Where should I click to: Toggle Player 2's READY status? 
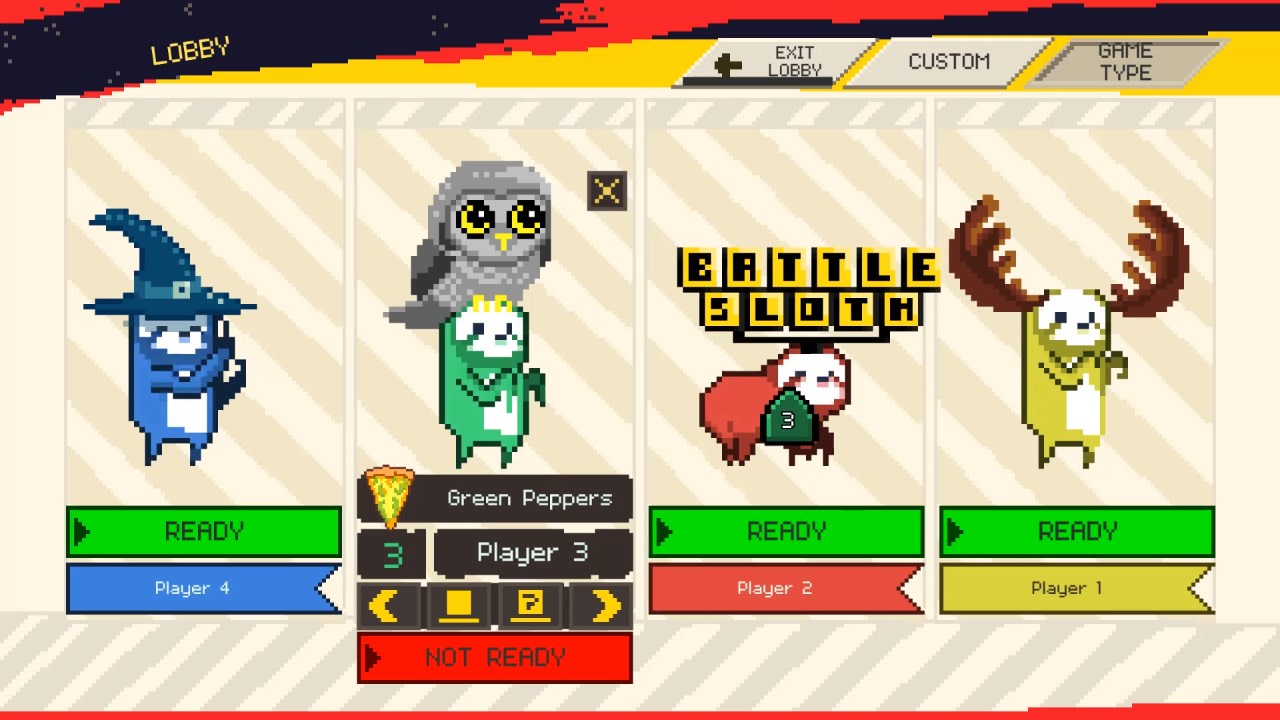(x=786, y=531)
